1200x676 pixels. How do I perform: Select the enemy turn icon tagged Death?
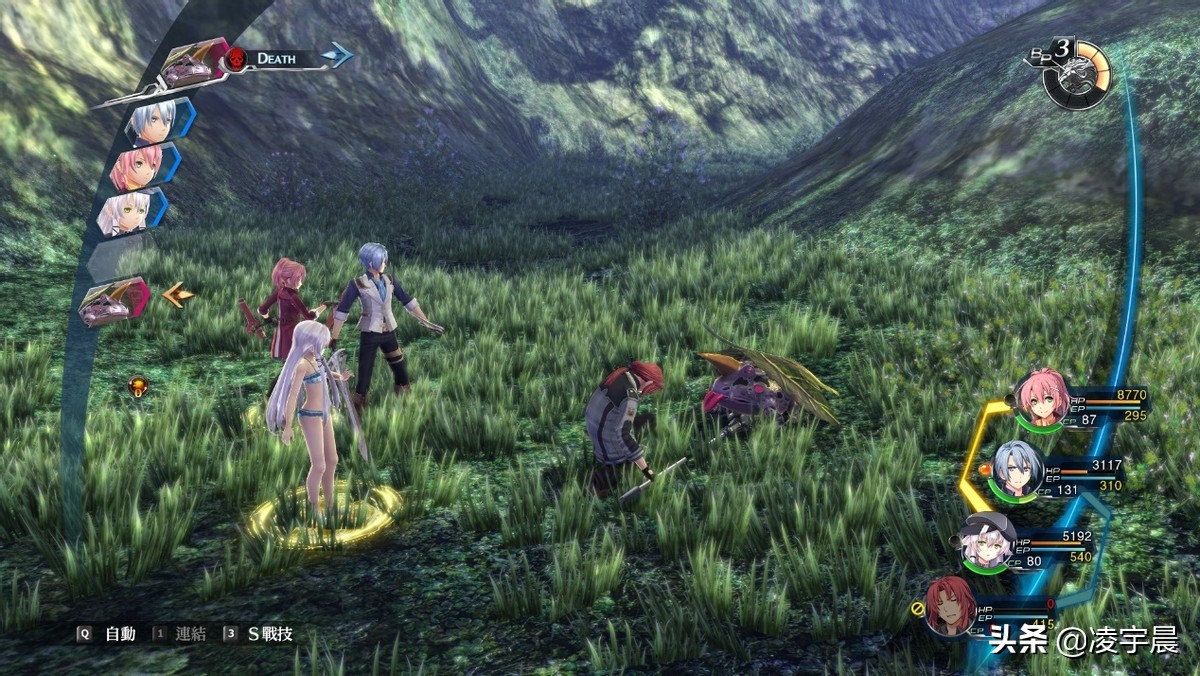(x=195, y=66)
